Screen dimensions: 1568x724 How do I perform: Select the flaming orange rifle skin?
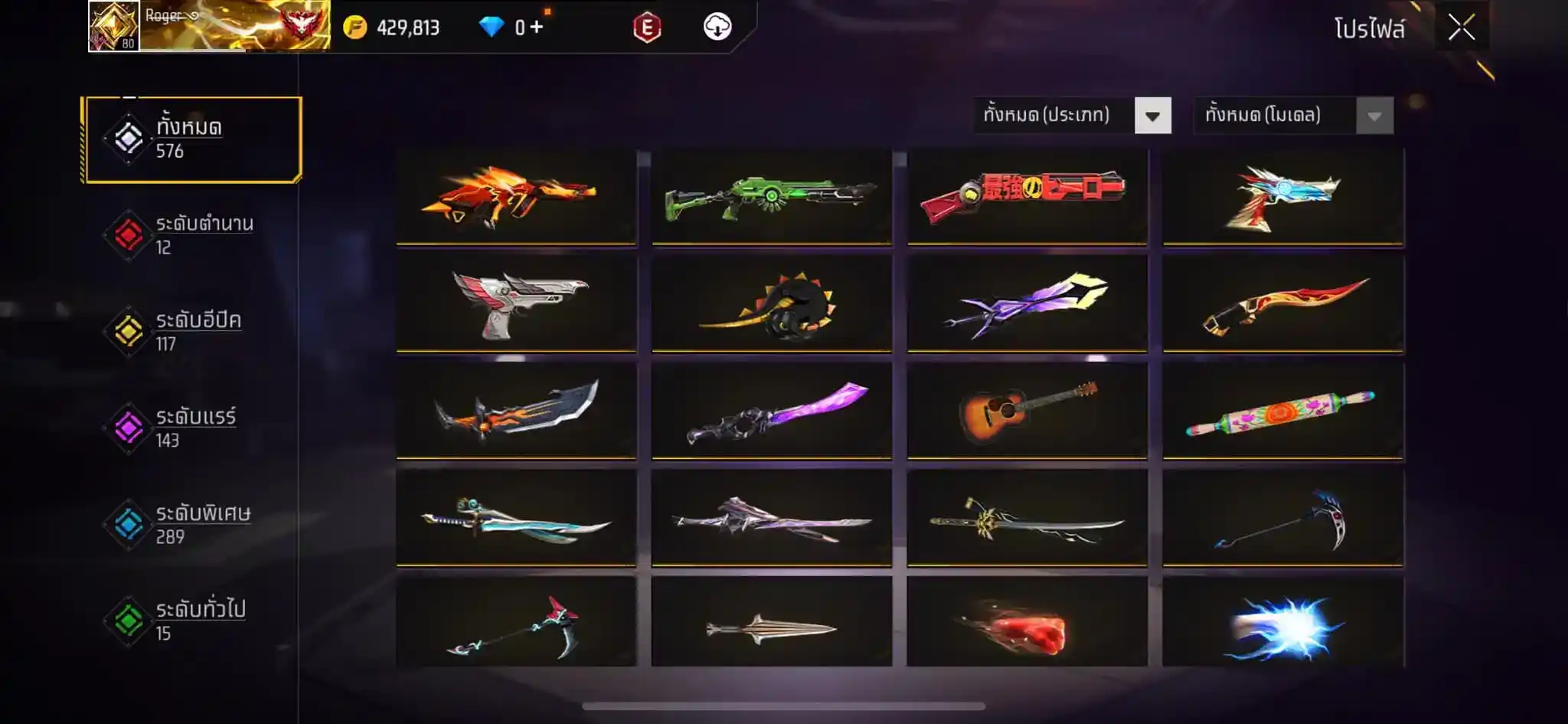[x=516, y=196]
